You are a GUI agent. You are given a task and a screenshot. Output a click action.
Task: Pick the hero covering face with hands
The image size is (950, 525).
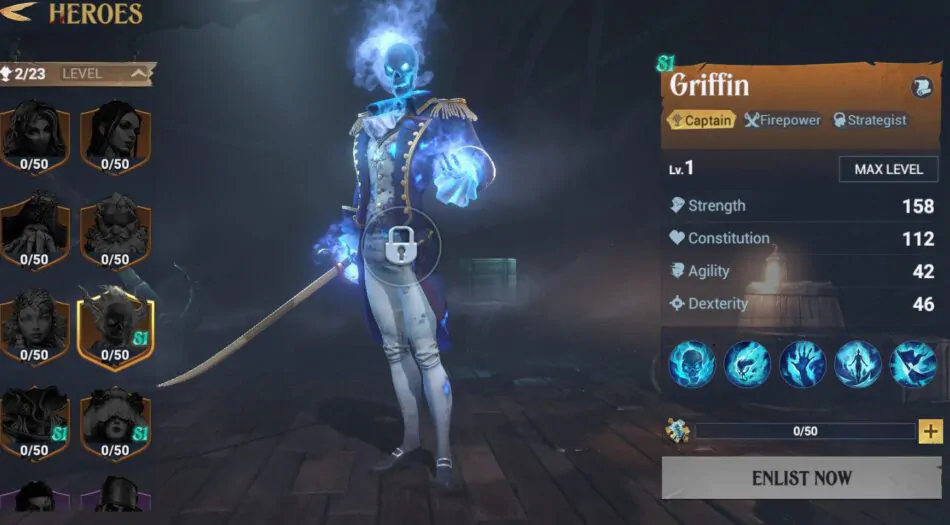pos(34,229)
